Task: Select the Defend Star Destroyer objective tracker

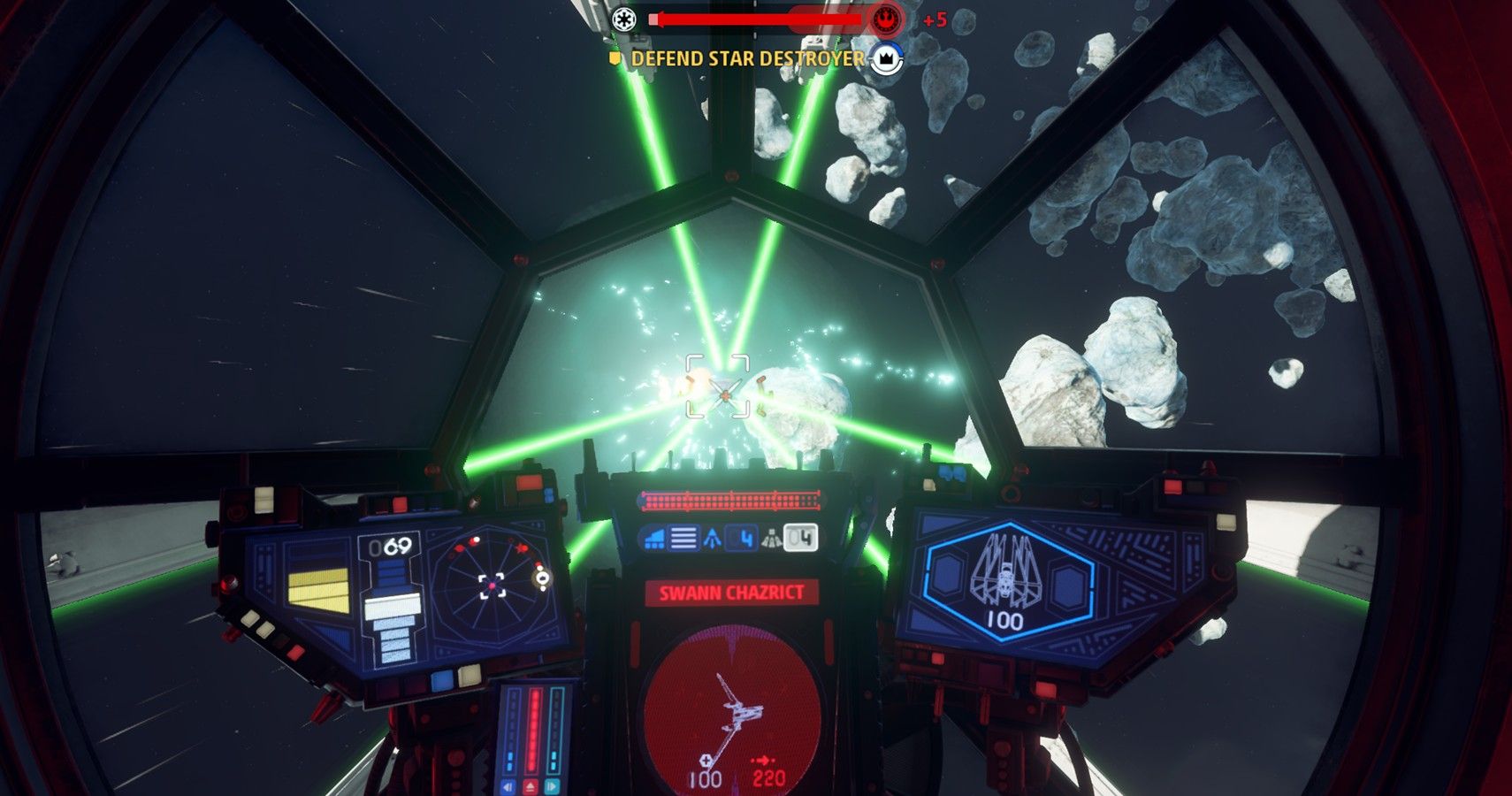Action: [x=747, y=59]
